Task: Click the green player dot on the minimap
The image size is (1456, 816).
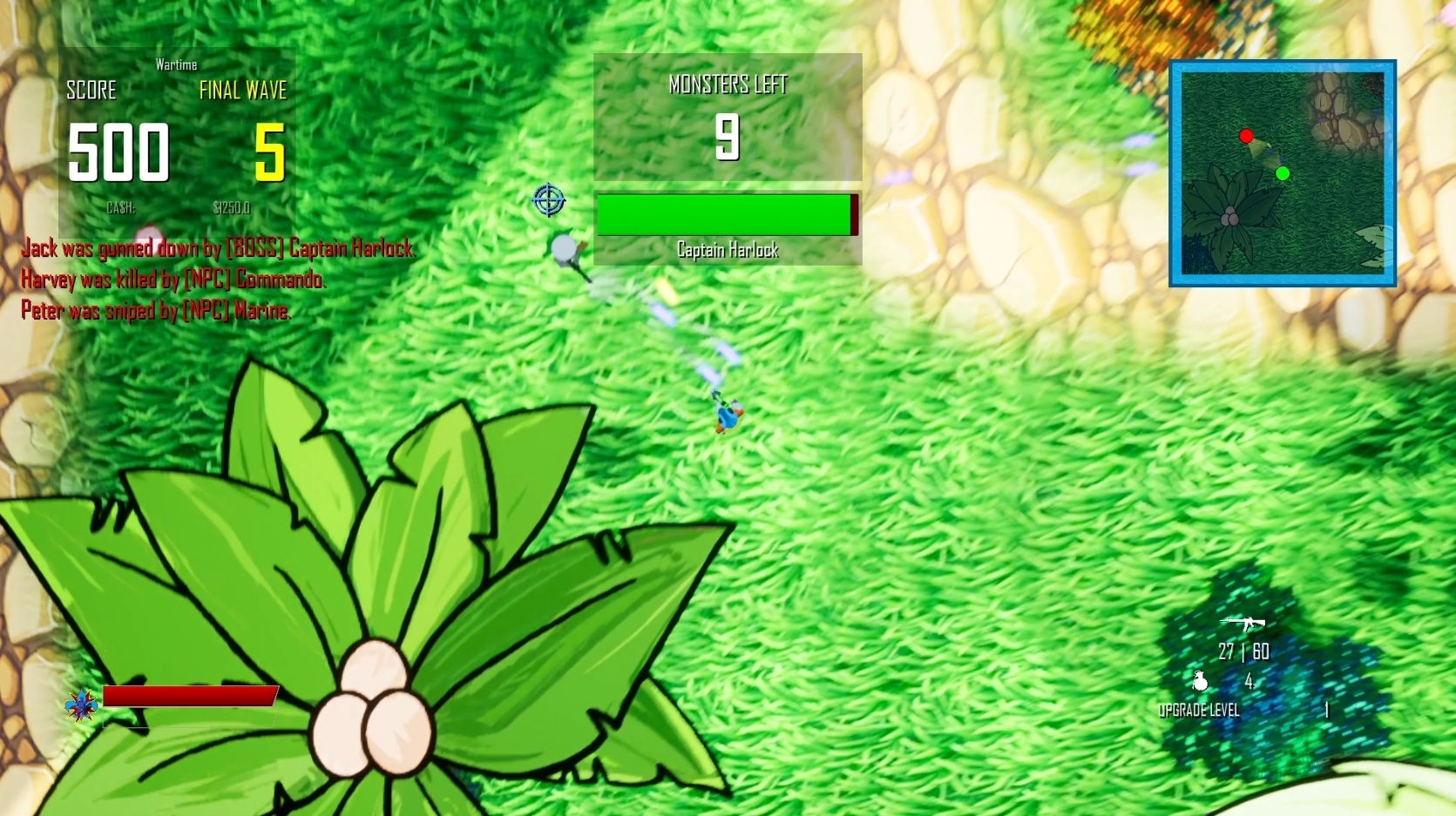Action: 1282,174
